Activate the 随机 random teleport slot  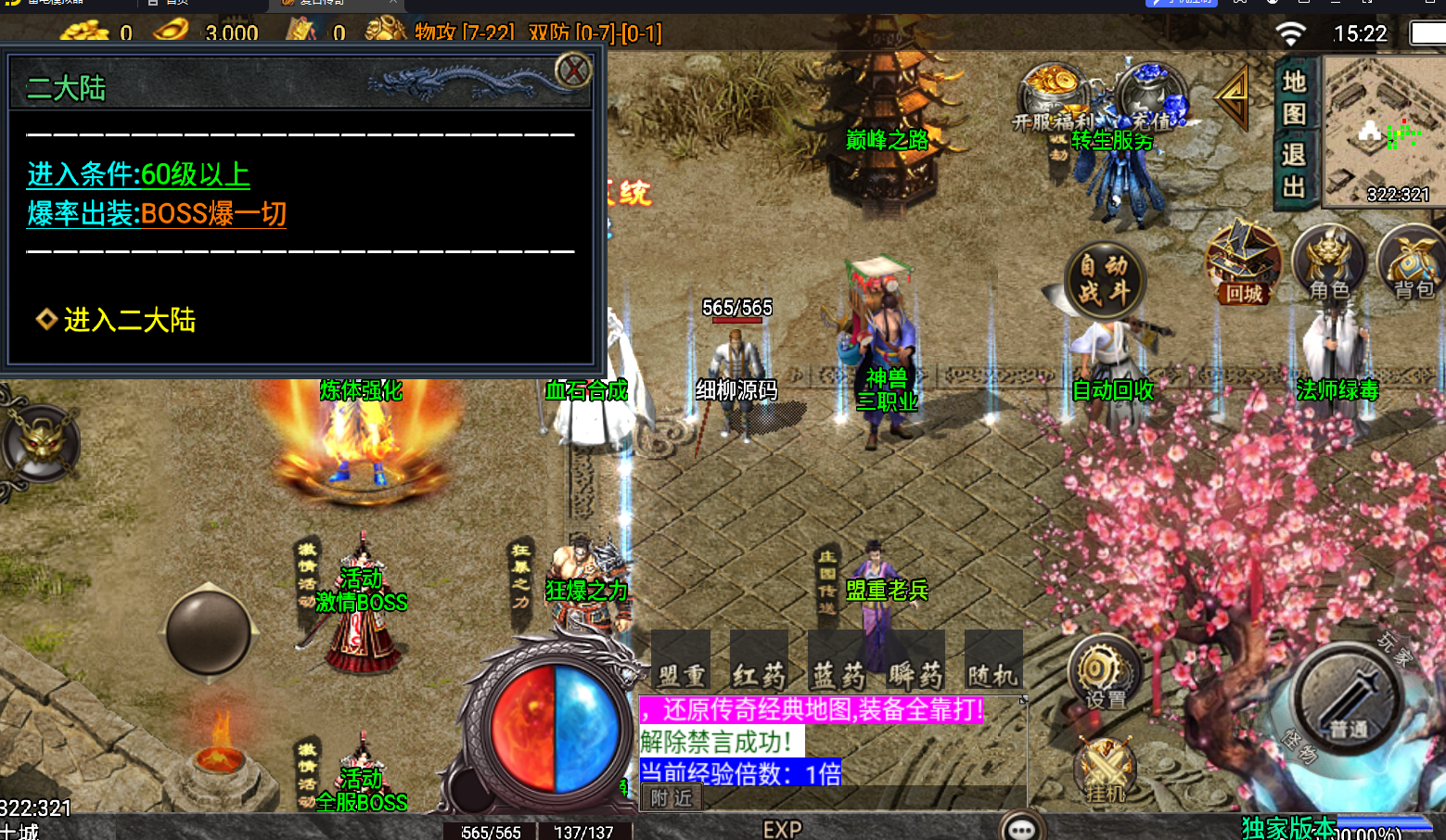click(x=993, y=661)
